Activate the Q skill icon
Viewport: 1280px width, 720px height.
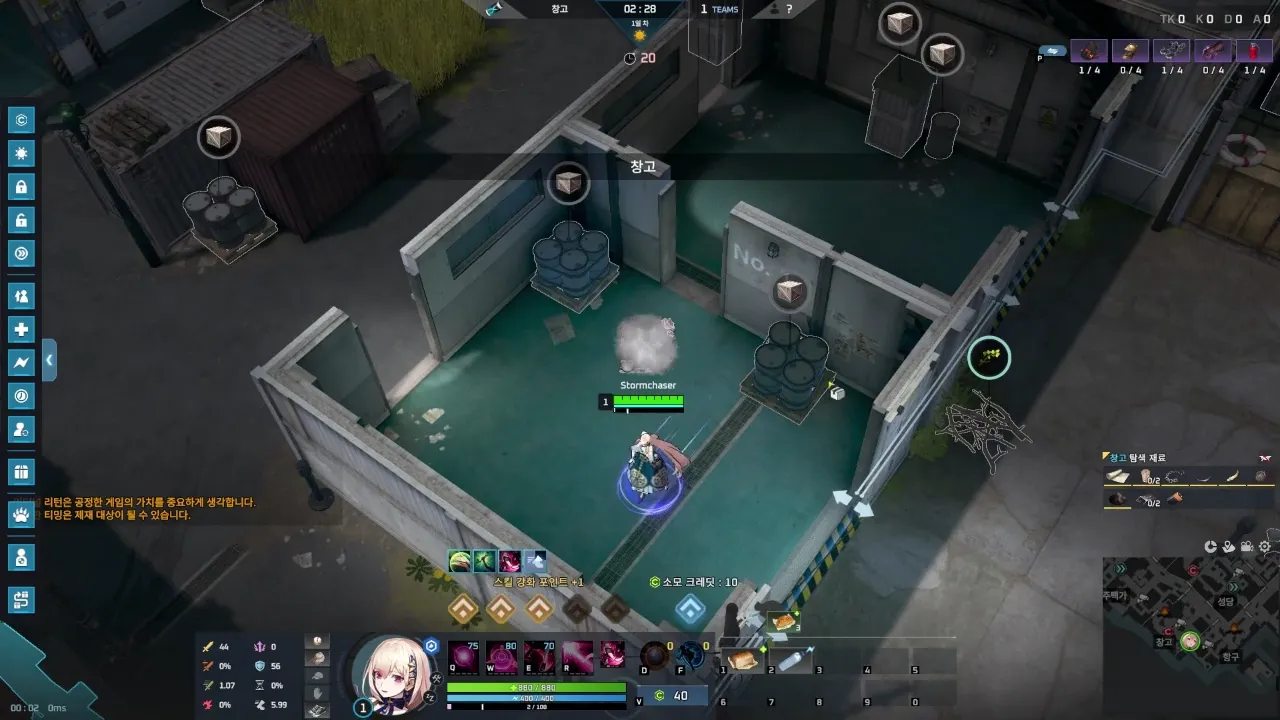click(x=462, y=655)
